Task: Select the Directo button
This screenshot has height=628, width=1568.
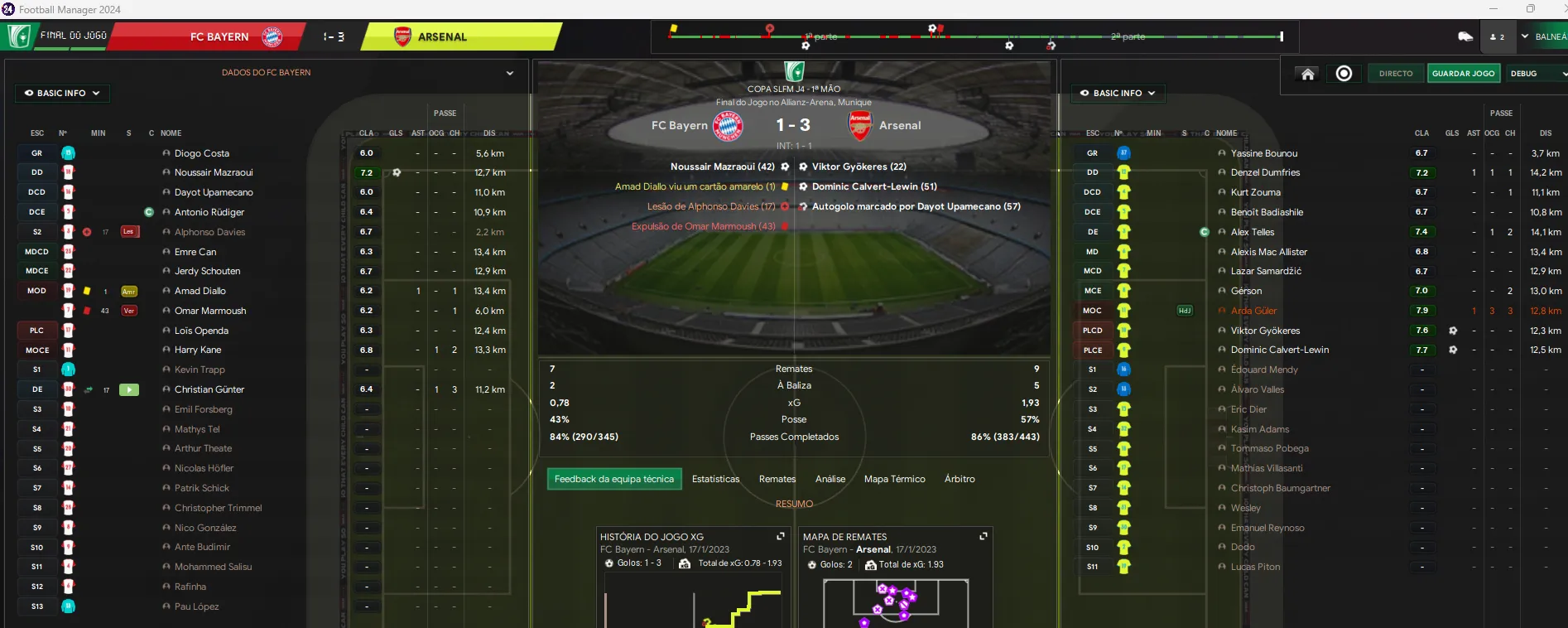Action: 1396,74
